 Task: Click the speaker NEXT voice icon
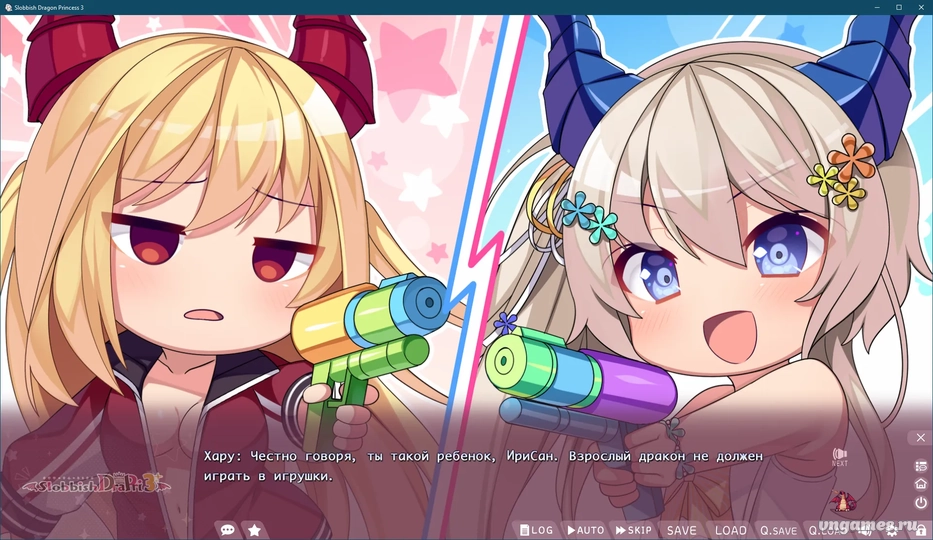(839, 456)
